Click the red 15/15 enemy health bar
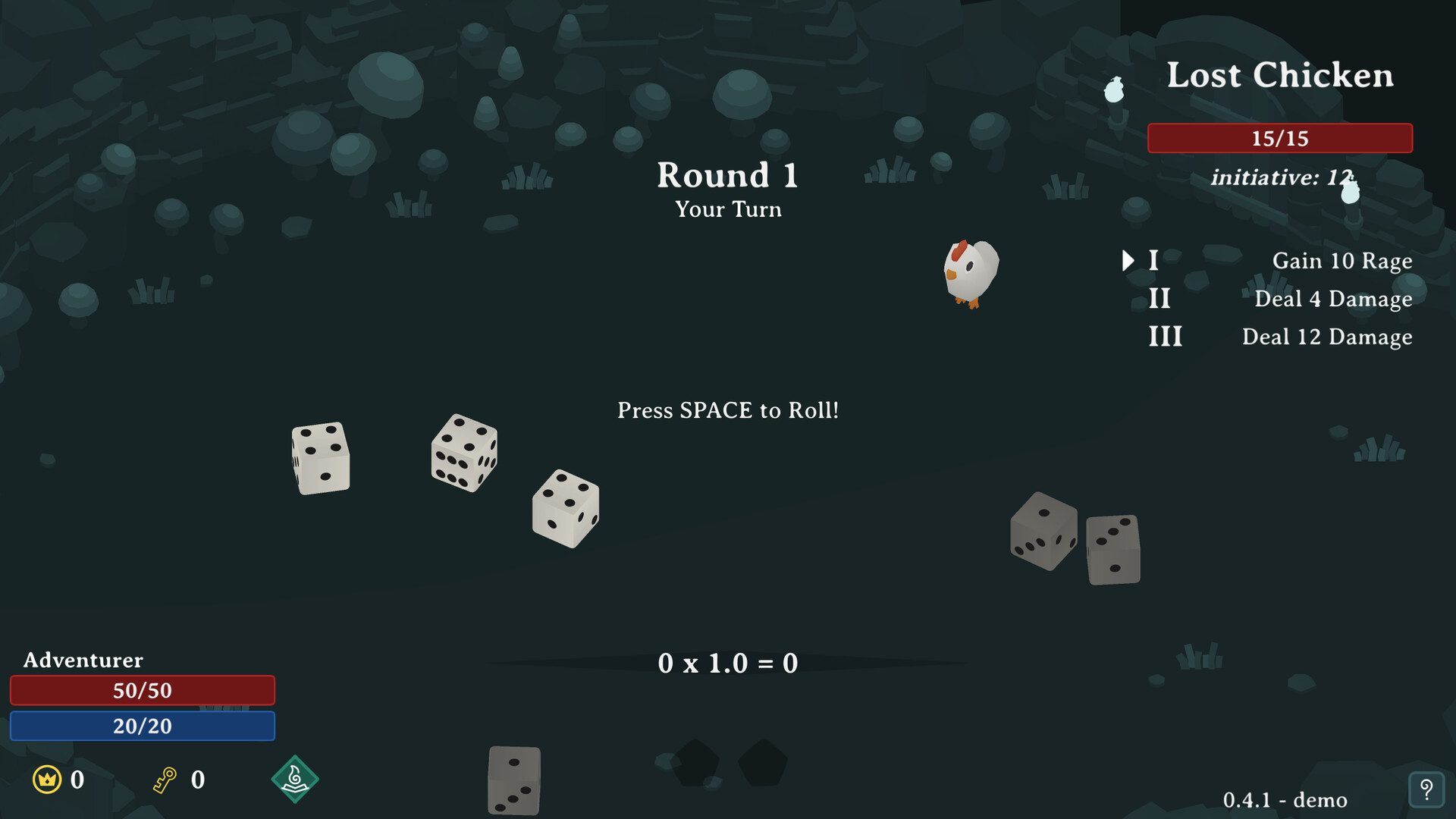Viewport: 1456px width, 819px height. click(x=1279, y=138)
